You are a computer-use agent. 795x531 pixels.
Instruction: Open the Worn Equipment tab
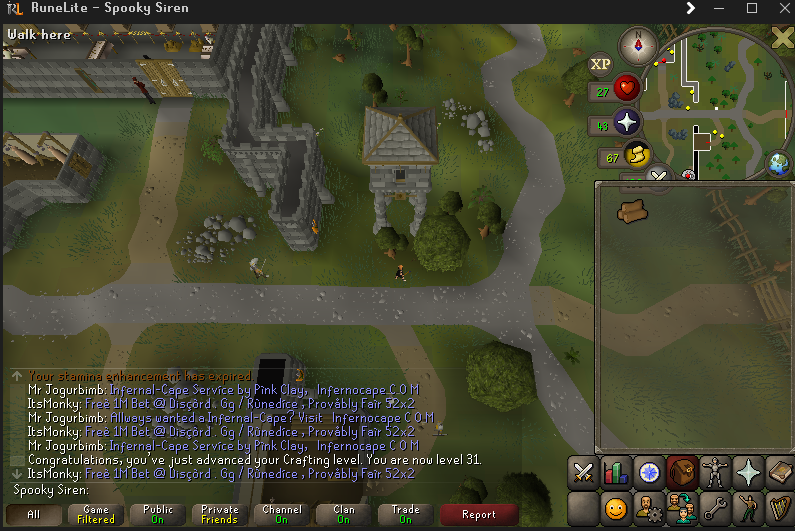[x=716, y=471]
